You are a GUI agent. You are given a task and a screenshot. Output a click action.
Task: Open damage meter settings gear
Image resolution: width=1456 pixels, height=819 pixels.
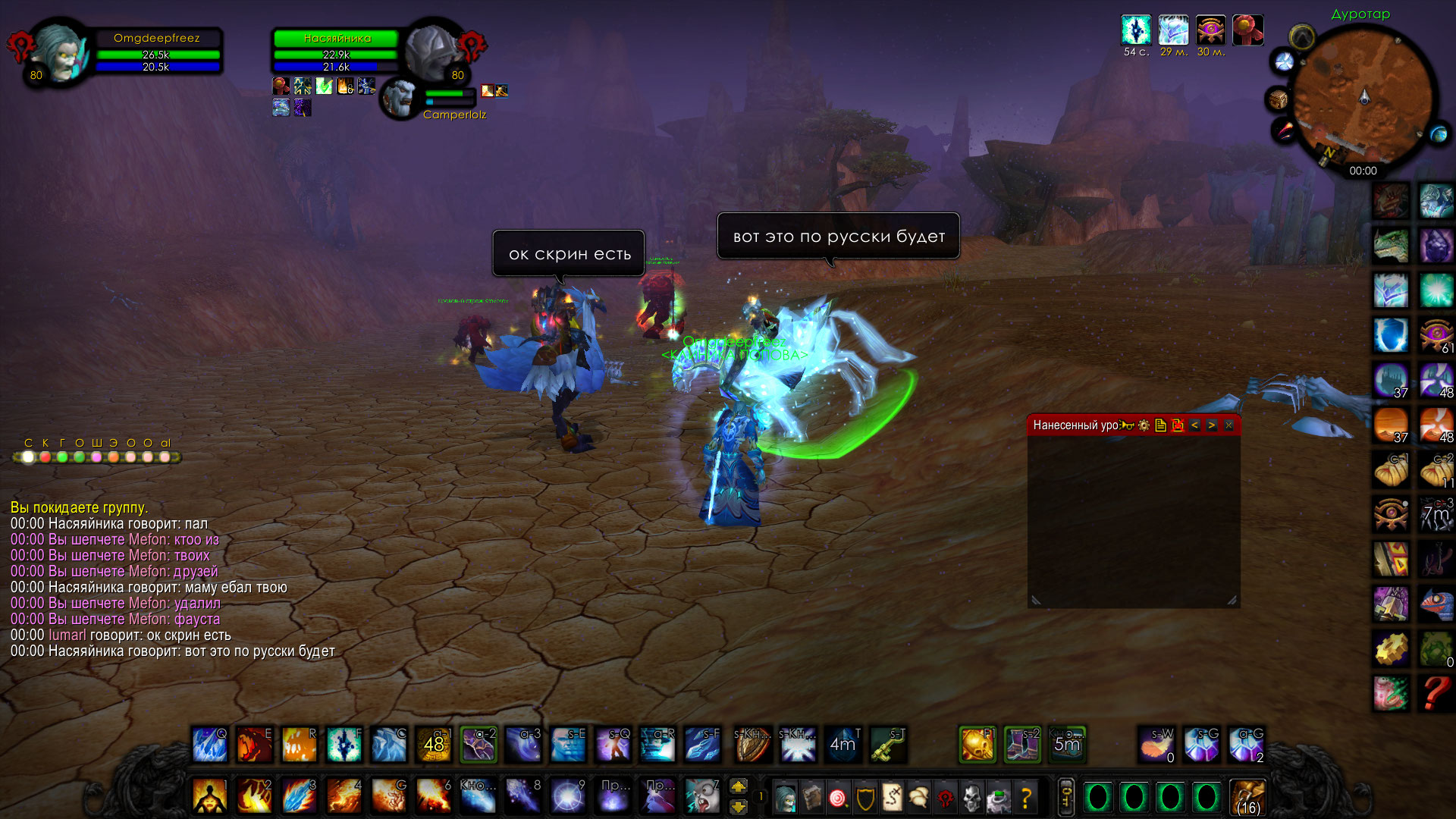(1144, 425)
